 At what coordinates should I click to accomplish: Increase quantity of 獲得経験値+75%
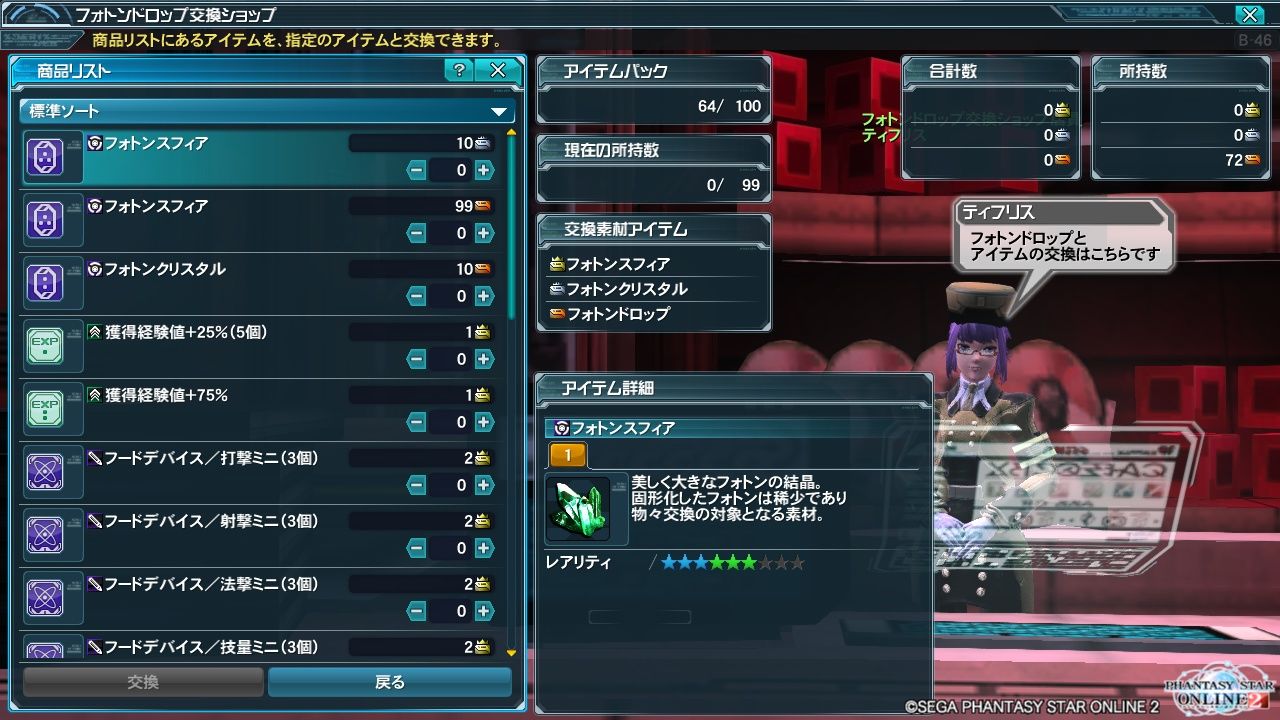(x=484, y=422)
